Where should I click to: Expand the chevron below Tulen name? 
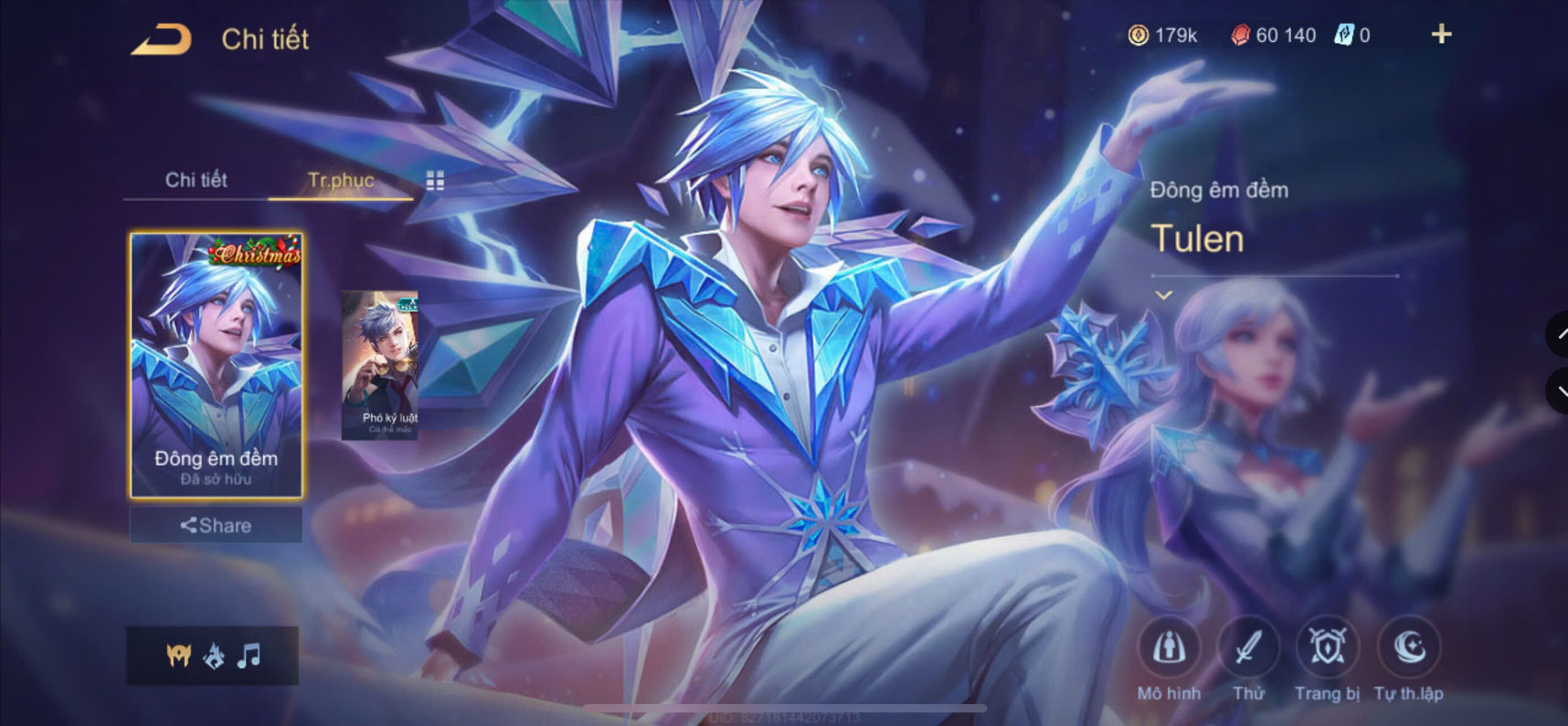(x=1164, y=294)
